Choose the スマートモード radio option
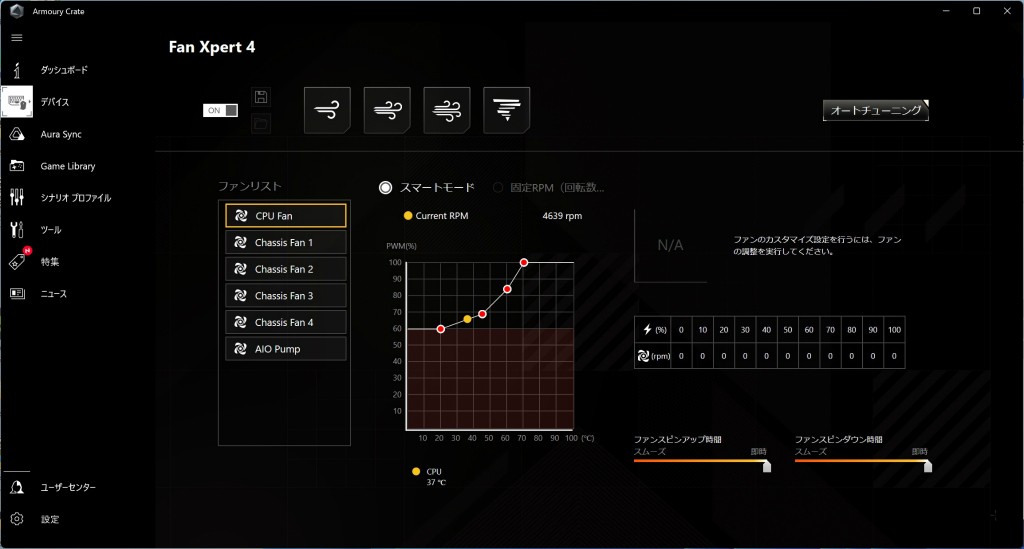This screenshot has width=1024, height=549. coord(386,187)
